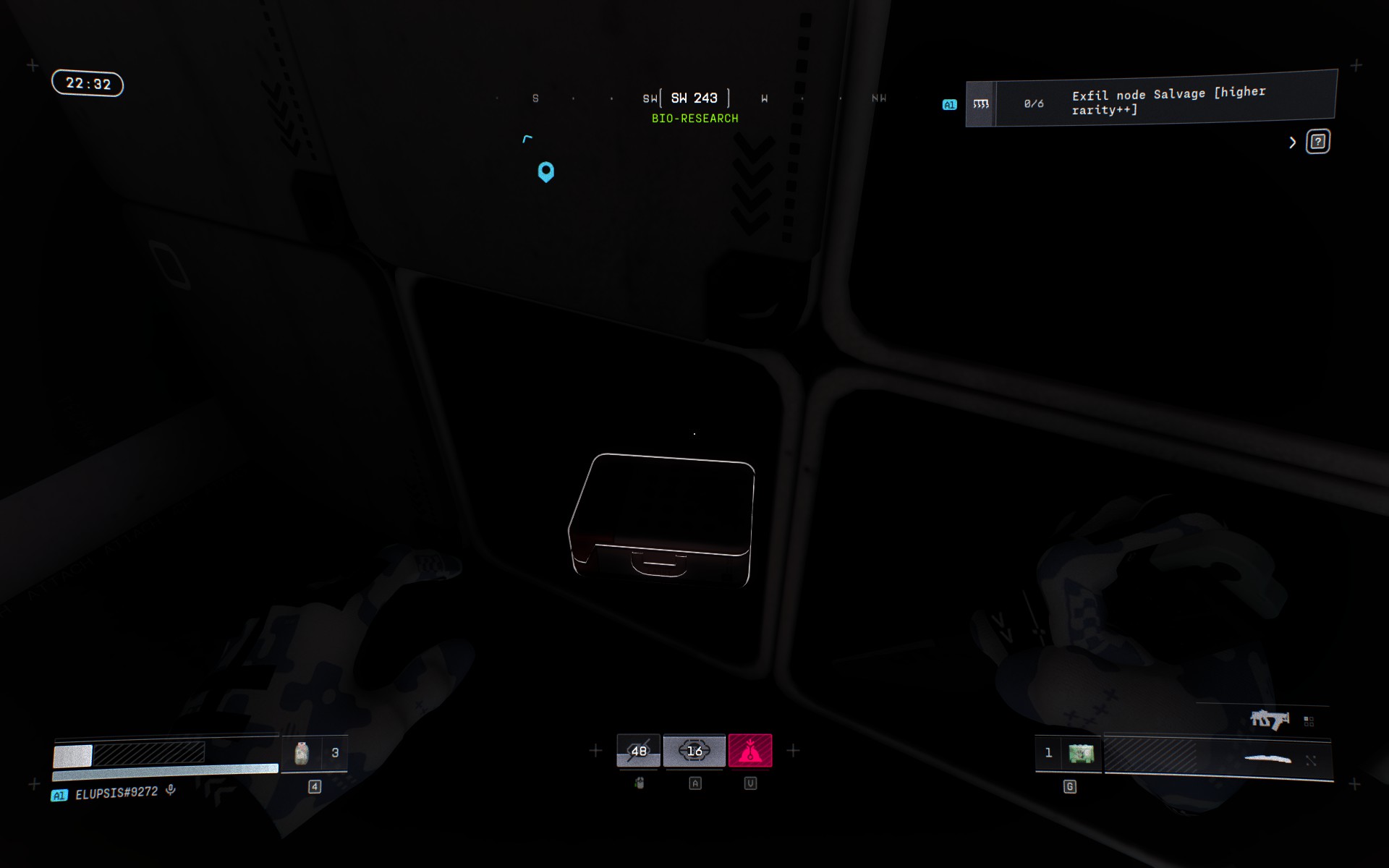Click the microphone icon beside ELUPSIS#9272
This screenshot has width=1389, height=868.
point(171,790)
